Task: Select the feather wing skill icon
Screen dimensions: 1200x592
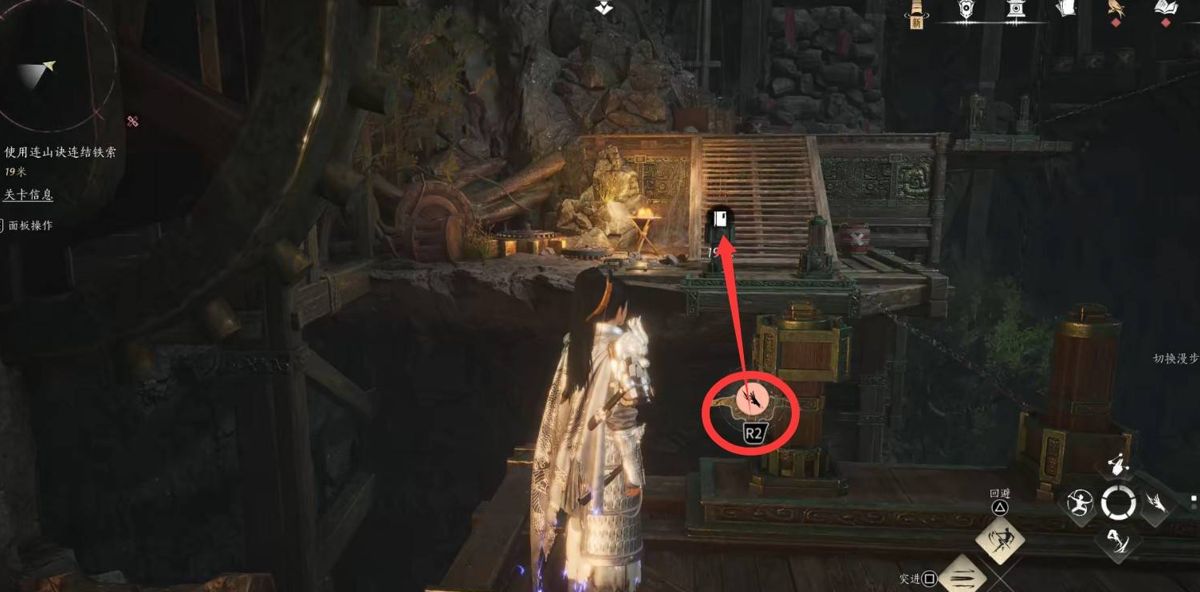Action: [x=1156, y=502]
